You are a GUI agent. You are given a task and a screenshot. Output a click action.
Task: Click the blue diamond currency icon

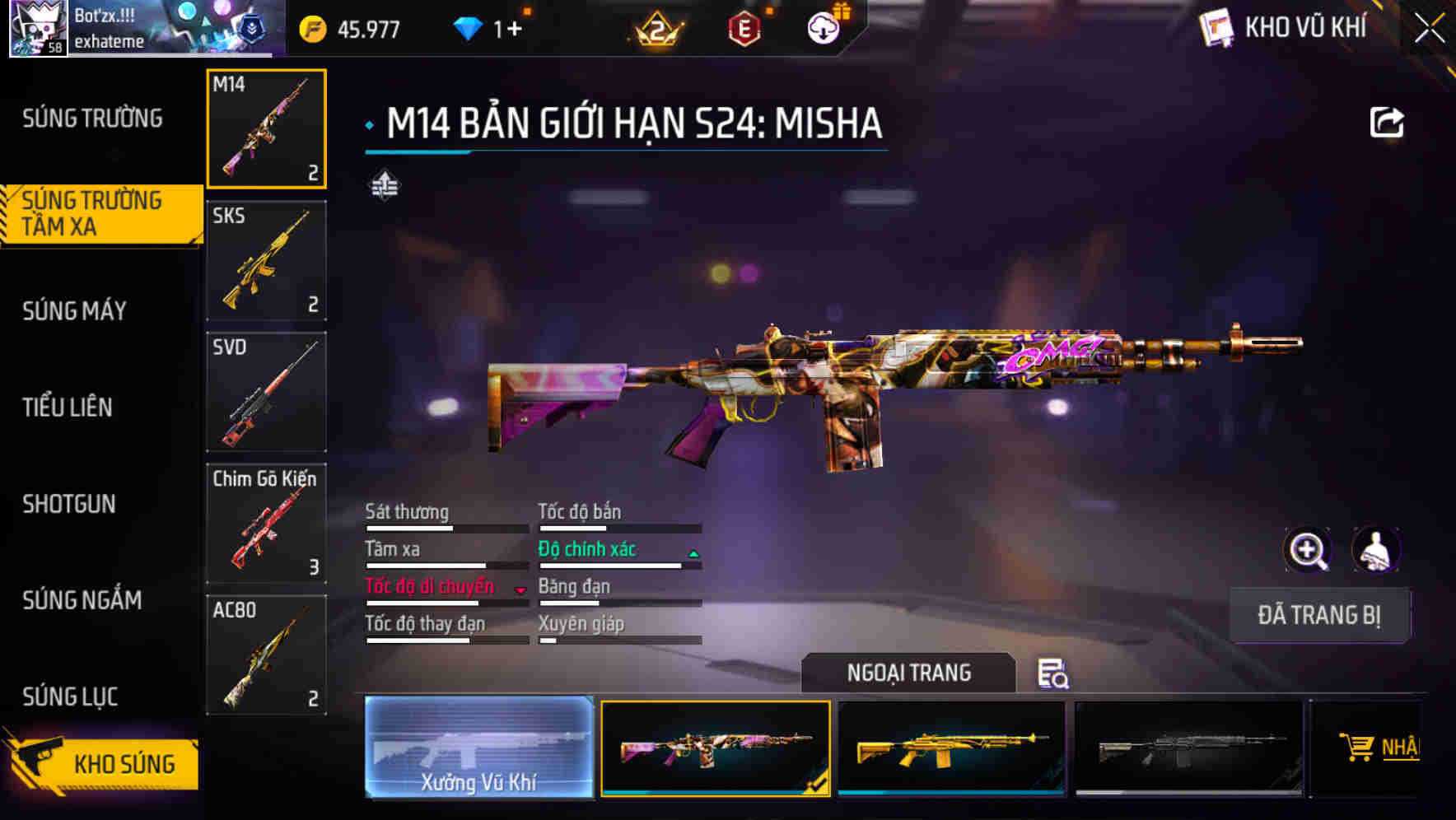click(x=469, y=27)
